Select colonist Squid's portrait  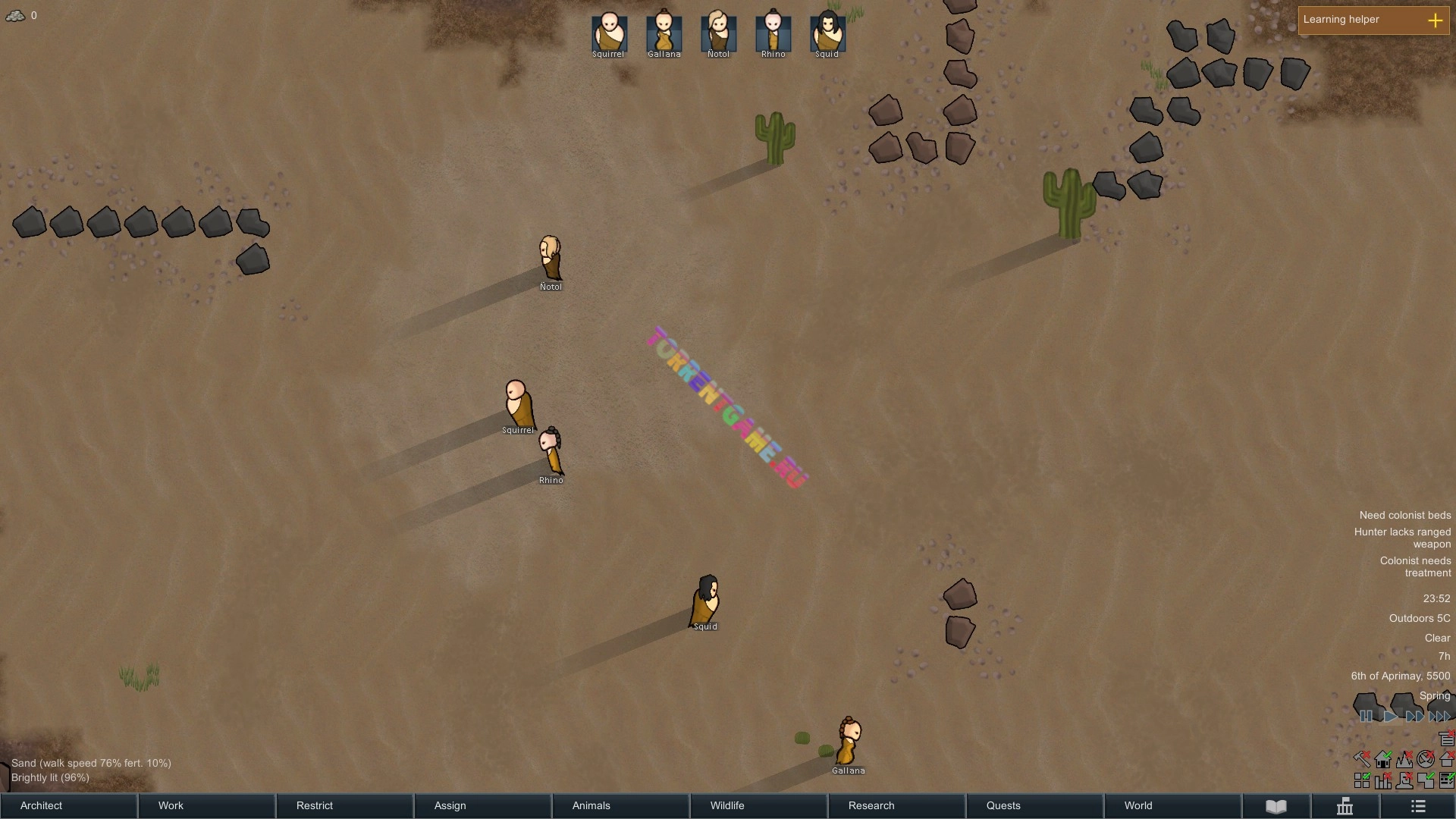(x=827, y=32)
